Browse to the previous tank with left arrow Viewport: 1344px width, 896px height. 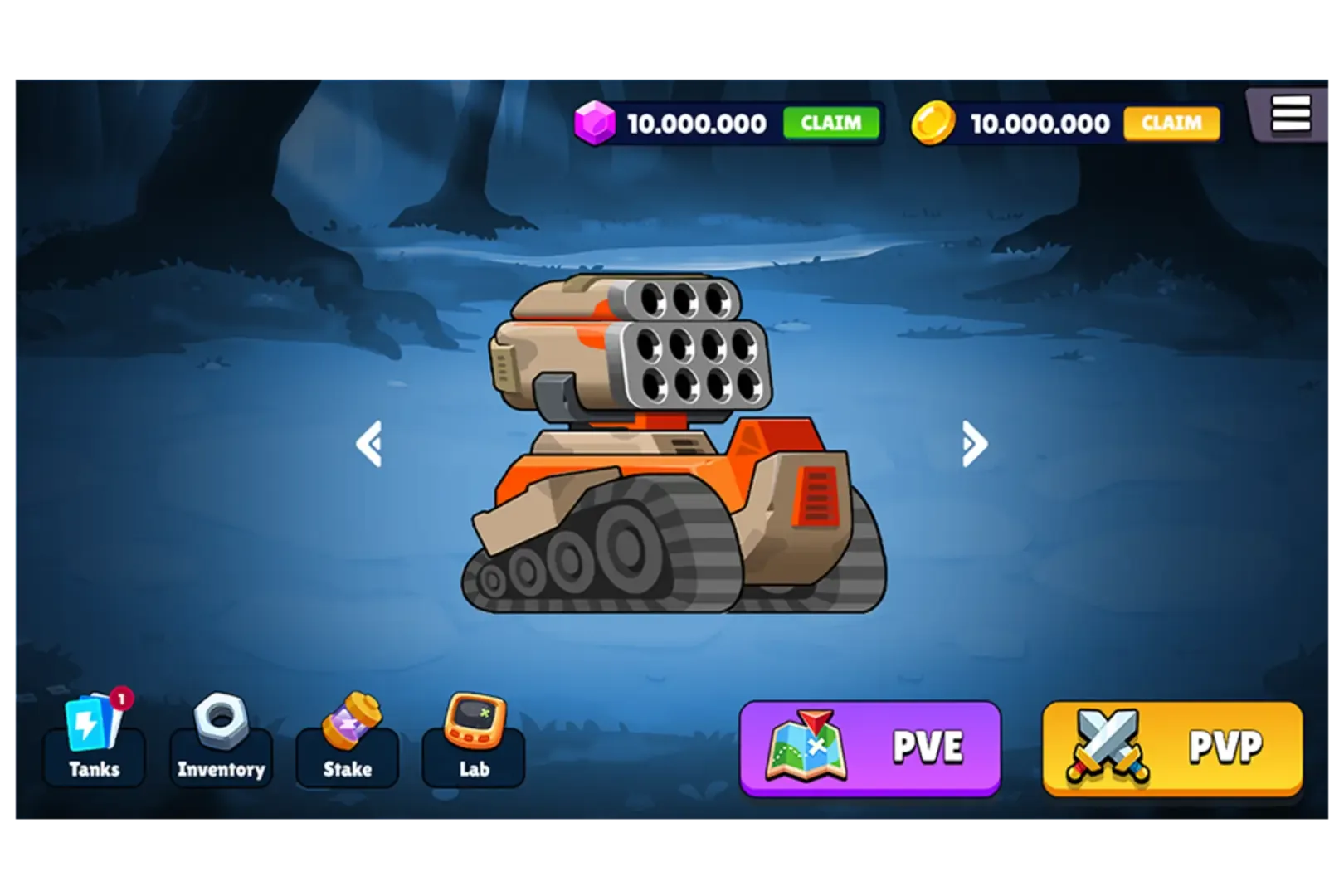point(371,444)
